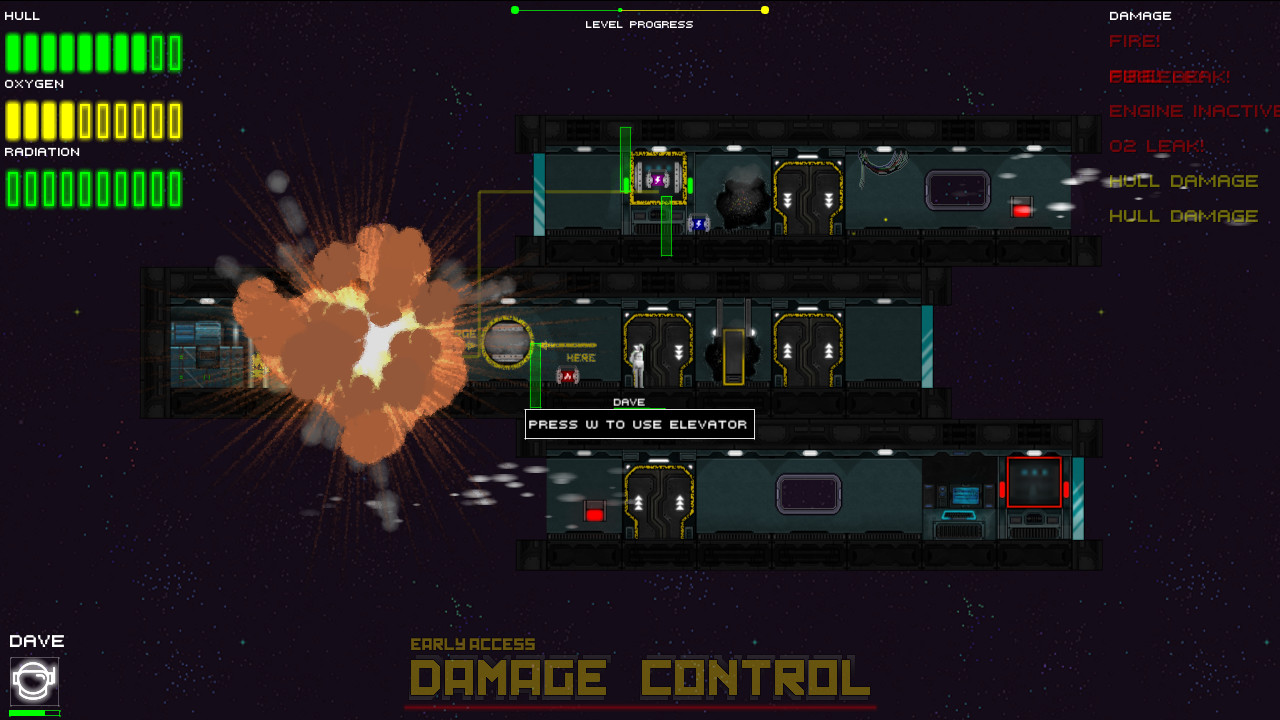This screenshot has width=1280, height=720.
Task: Click the yellow Level Progress marker
Action: coord(764,9)
